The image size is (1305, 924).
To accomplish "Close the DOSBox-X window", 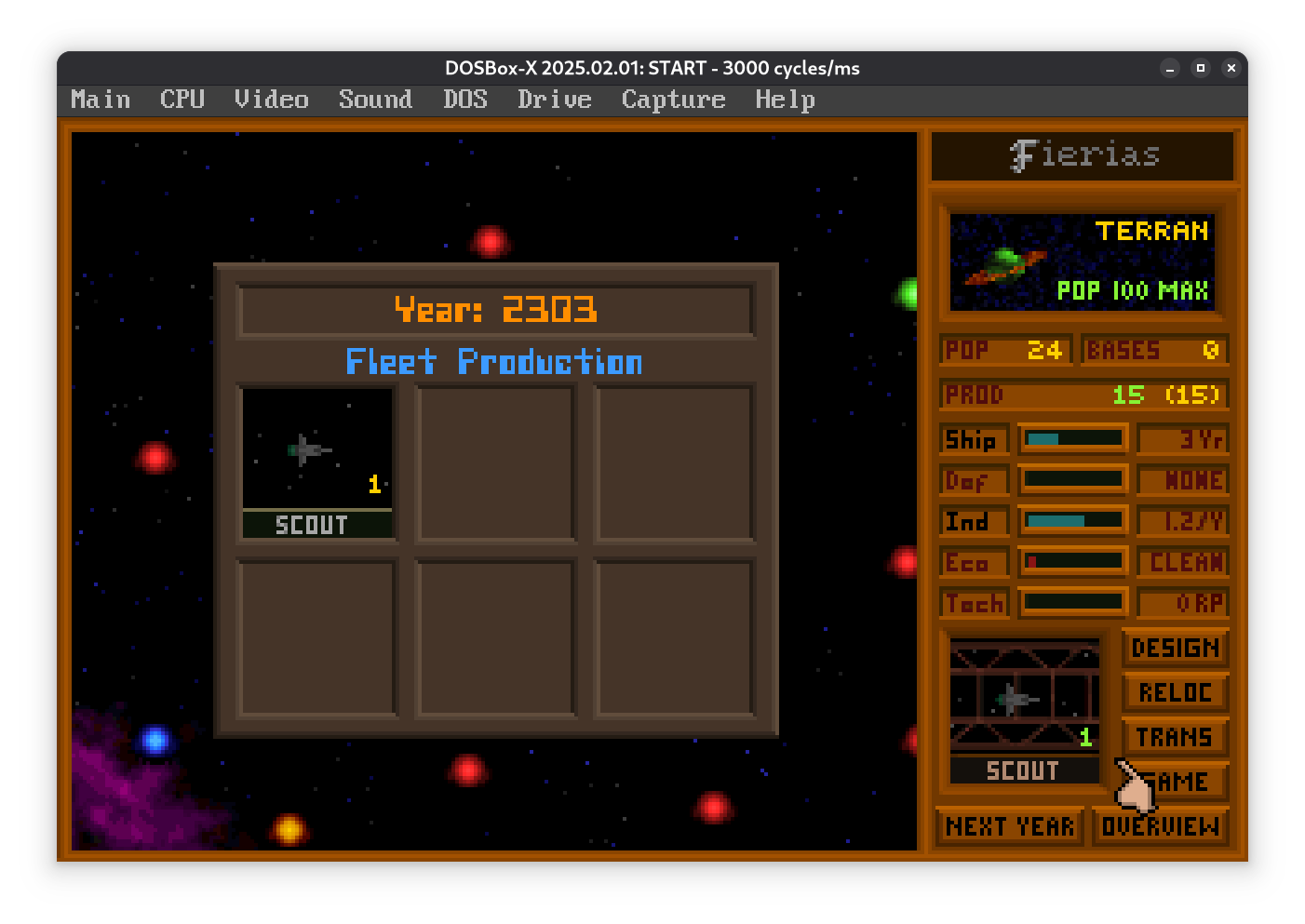I will coord(1231,68).
